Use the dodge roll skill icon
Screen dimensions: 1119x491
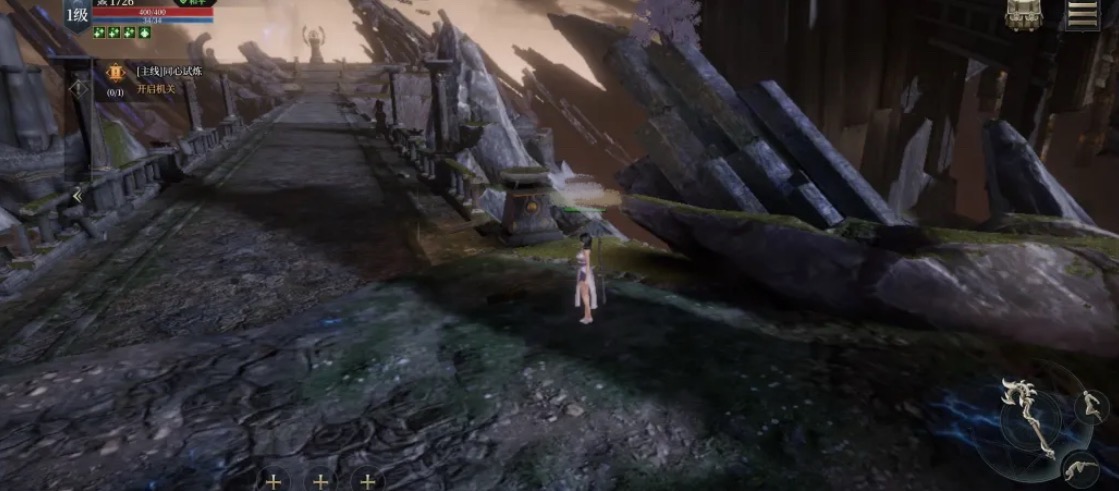[x=1080, y=466]
